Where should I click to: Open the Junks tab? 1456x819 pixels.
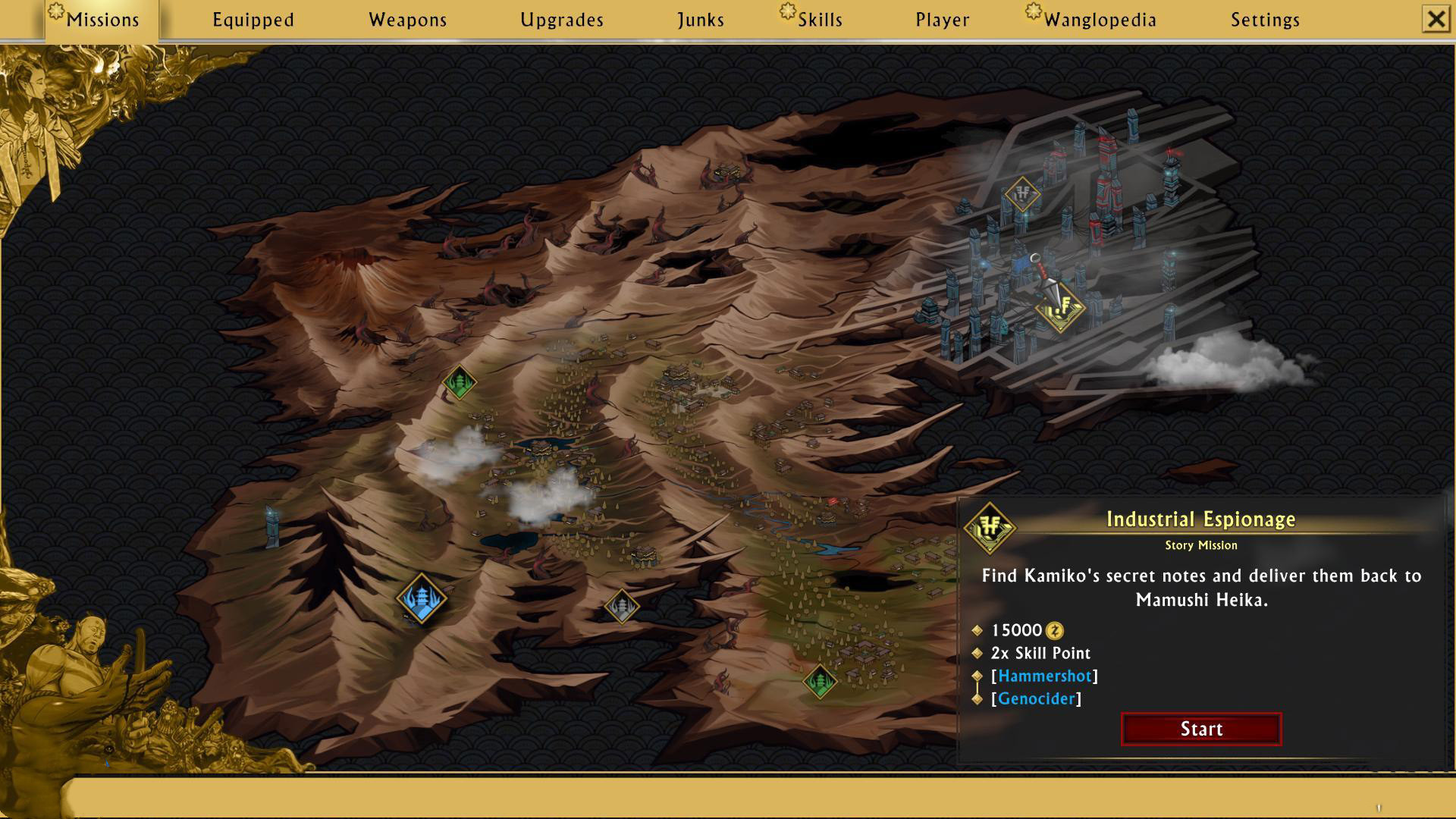pos(701,20)
